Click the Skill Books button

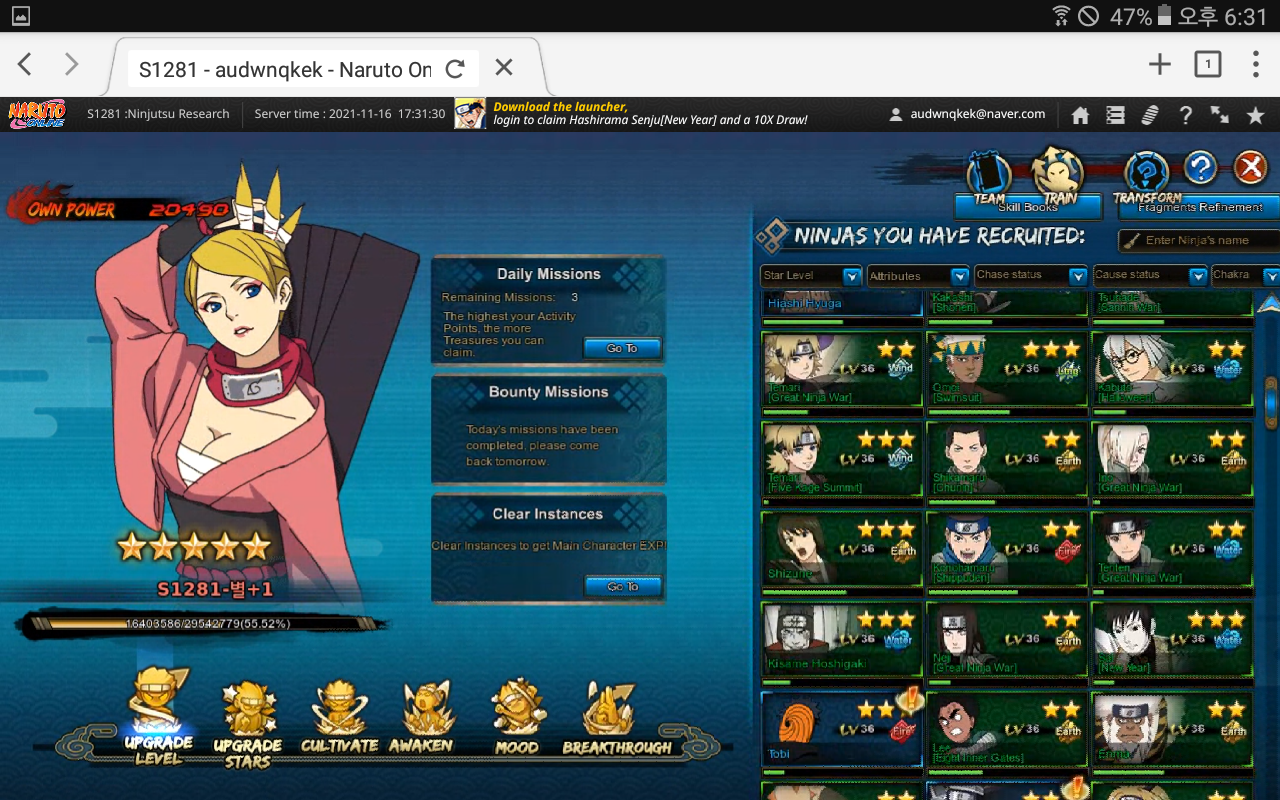click(x=1028, y=207)
